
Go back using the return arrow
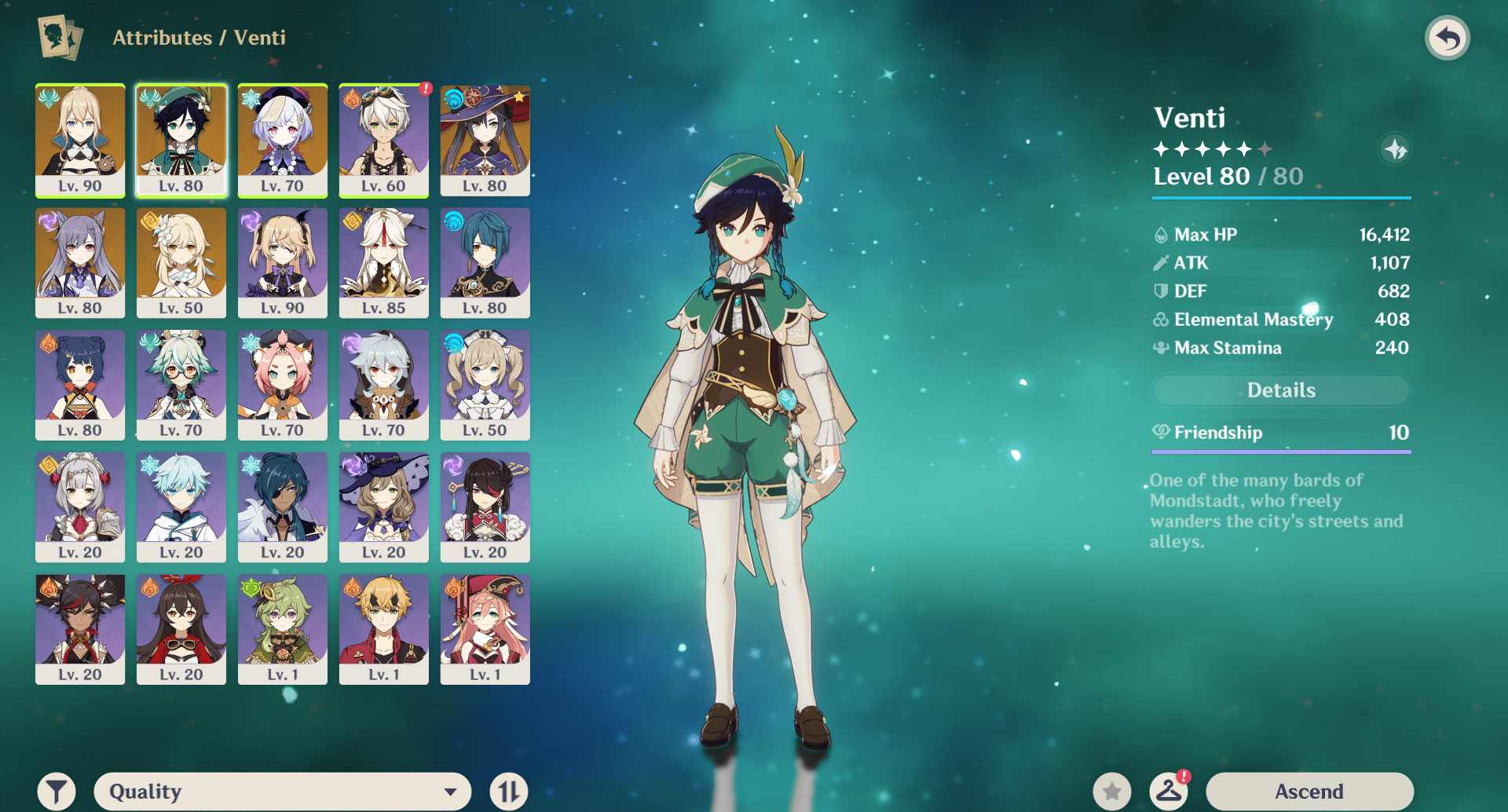point(1447,38)
